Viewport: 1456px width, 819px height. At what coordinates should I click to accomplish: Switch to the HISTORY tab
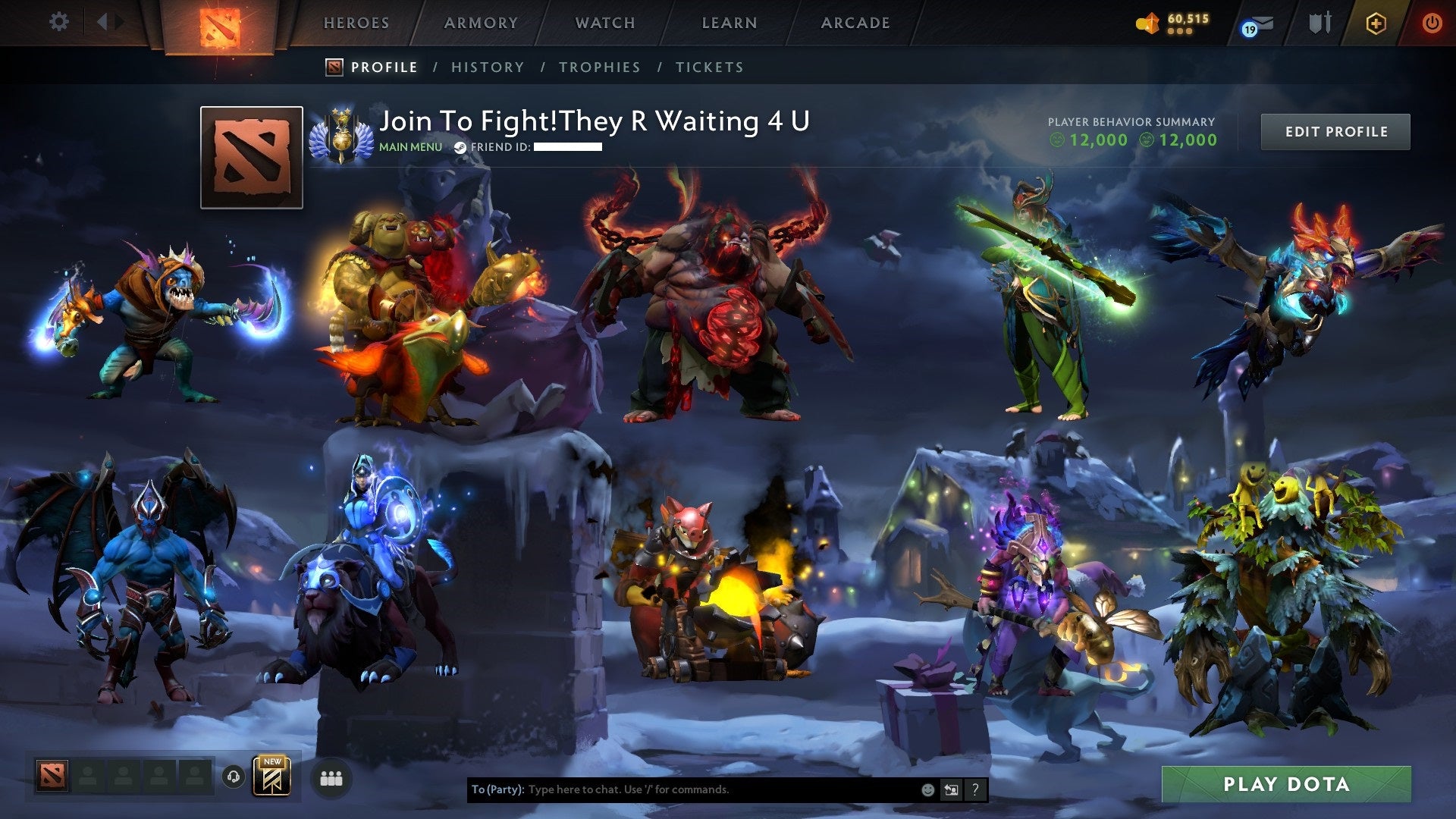click(487, 67)
